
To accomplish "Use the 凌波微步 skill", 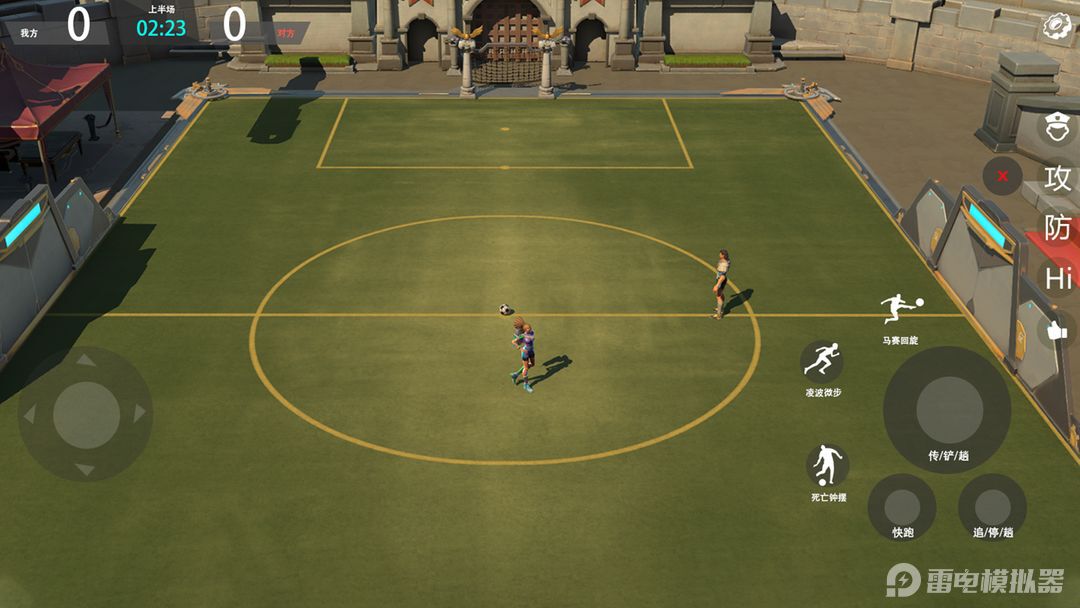I will tap(822, 360).
